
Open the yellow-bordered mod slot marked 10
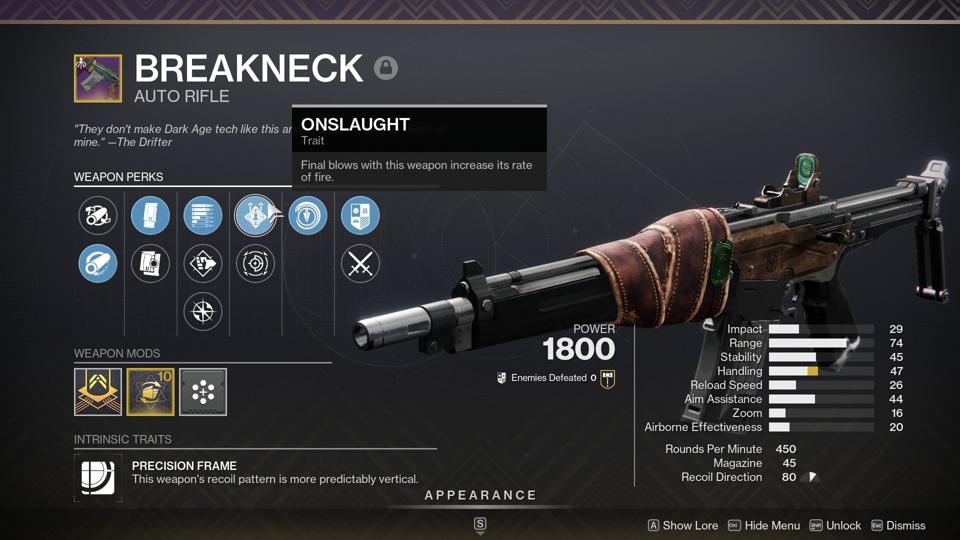click(150, 391)
